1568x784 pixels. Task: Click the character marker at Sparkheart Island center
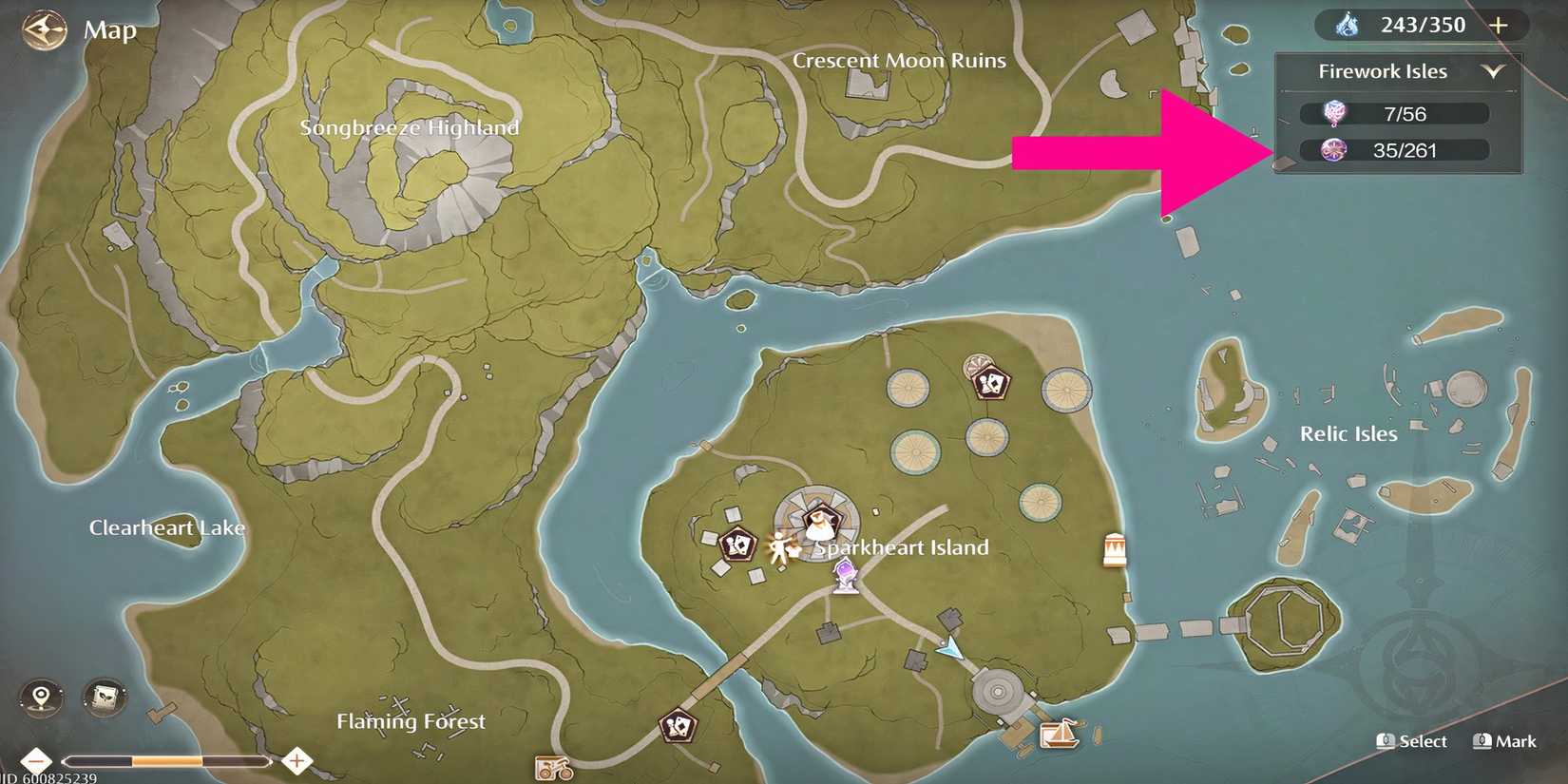coord(819,523)
